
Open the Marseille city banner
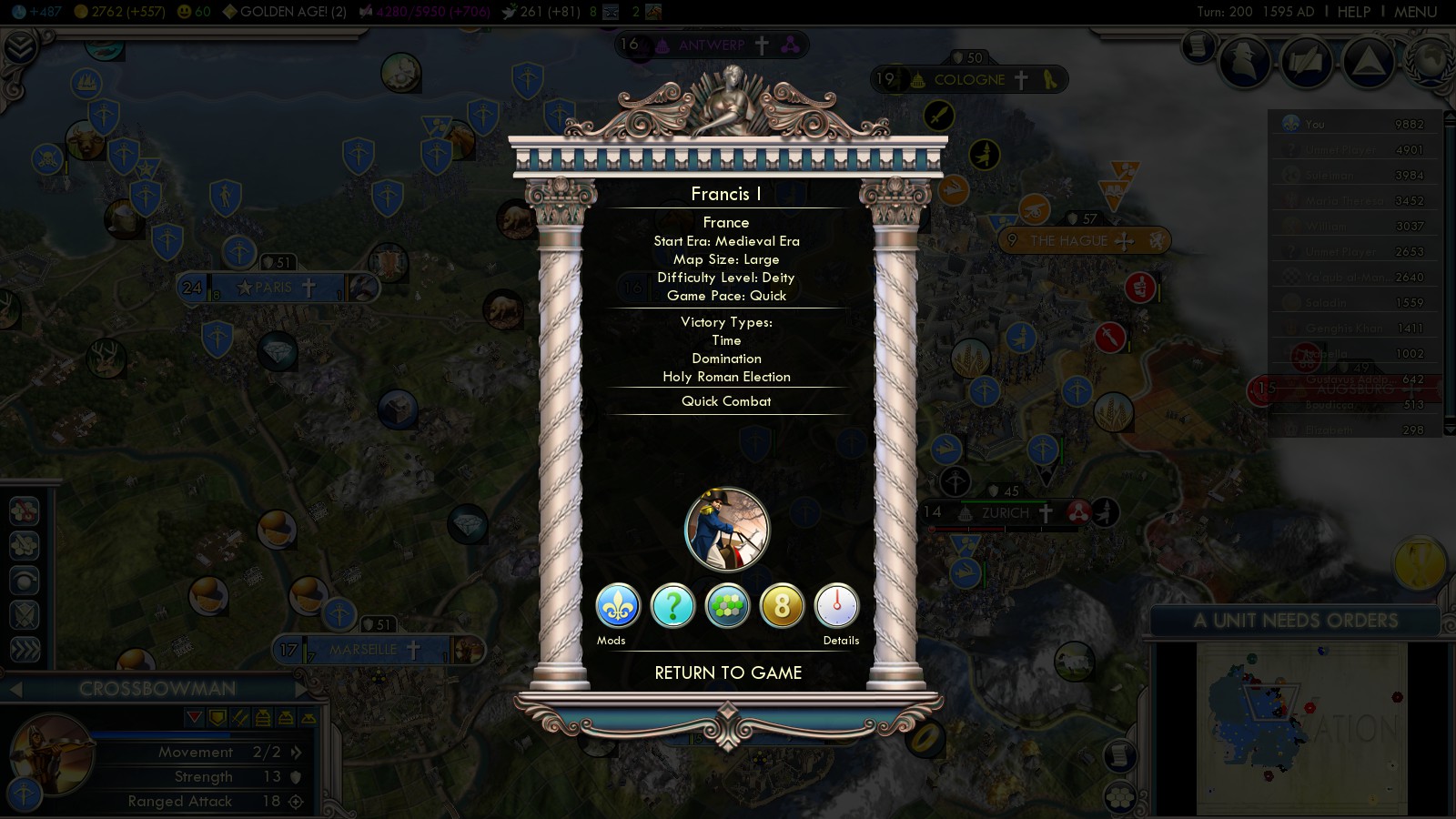pos(363,650)
